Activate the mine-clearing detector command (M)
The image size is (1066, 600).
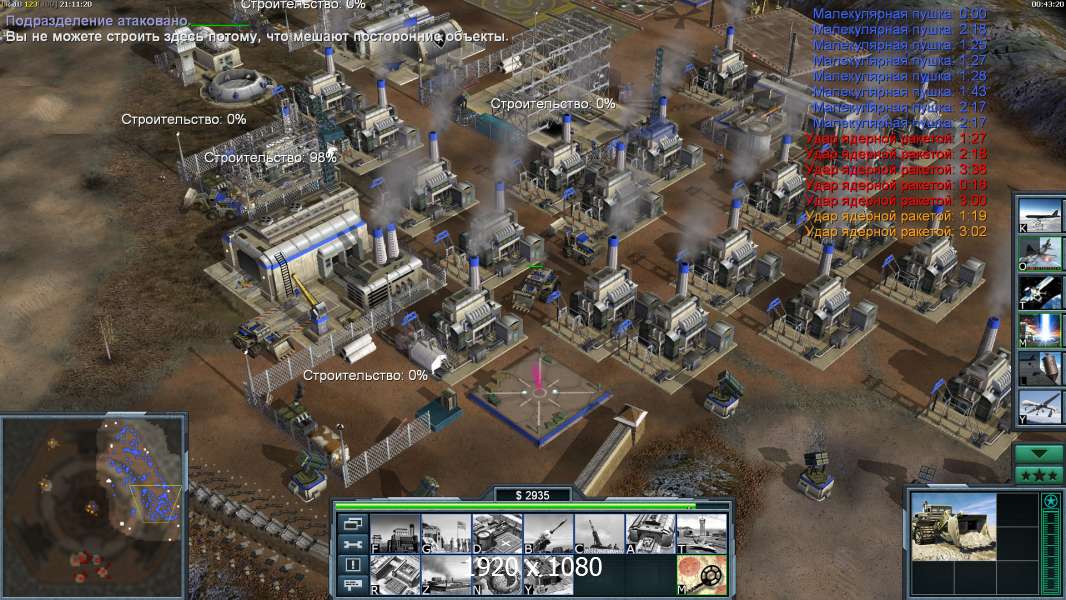coord(701,575)
